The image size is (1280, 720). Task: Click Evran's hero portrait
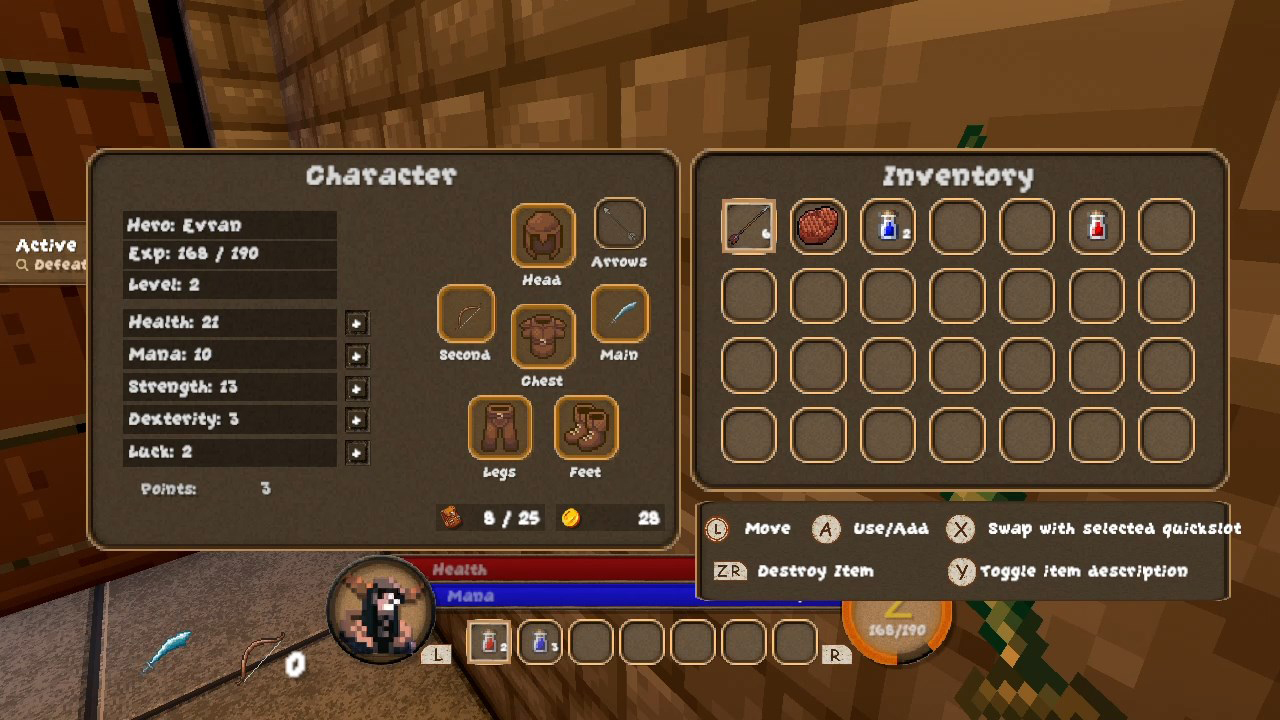[x=383, y=610]
